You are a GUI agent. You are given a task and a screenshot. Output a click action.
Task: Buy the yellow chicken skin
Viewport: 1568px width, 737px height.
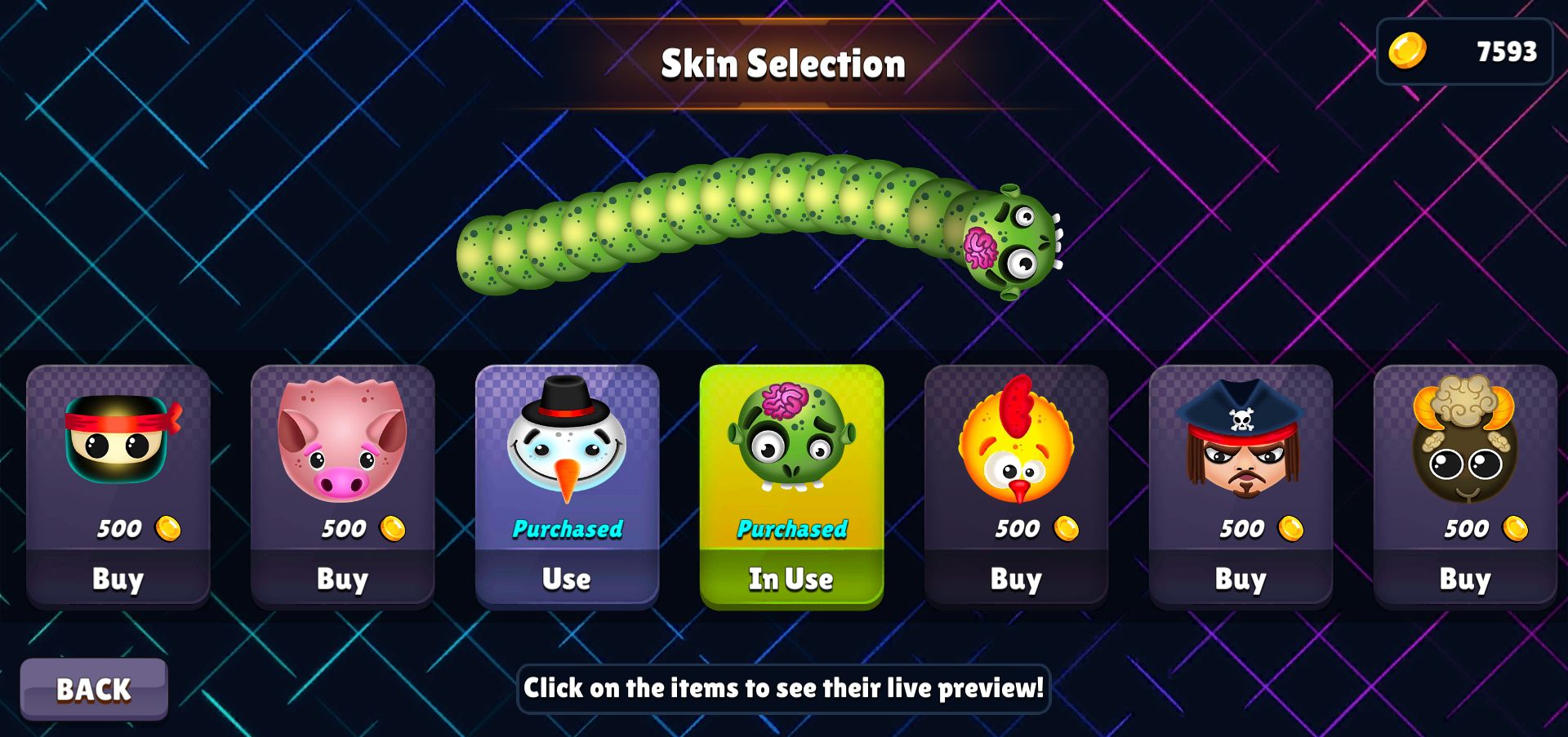tap(1016, 579)
